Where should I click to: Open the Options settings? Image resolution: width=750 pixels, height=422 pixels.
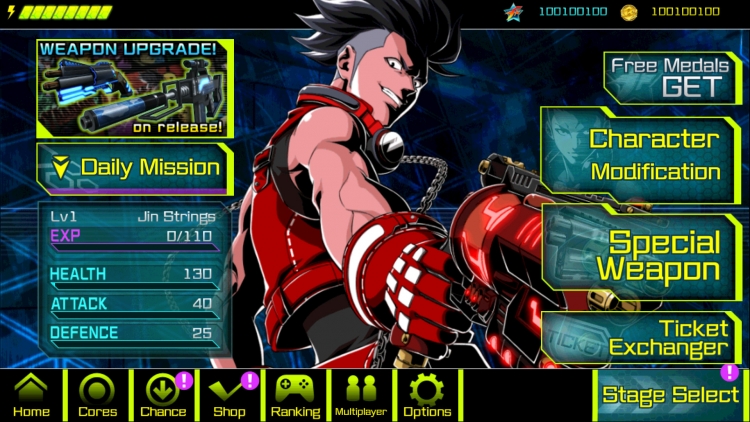(x=427, y=396)
